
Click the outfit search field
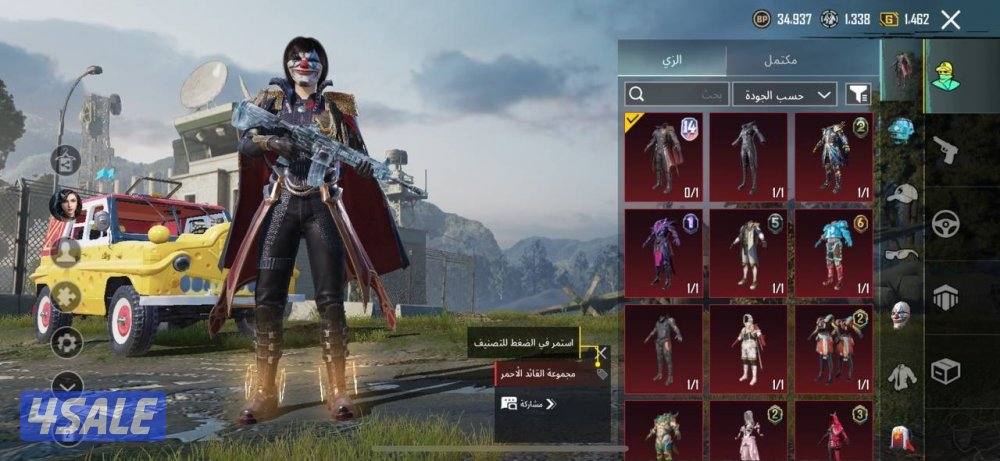[x=677, y=94]
